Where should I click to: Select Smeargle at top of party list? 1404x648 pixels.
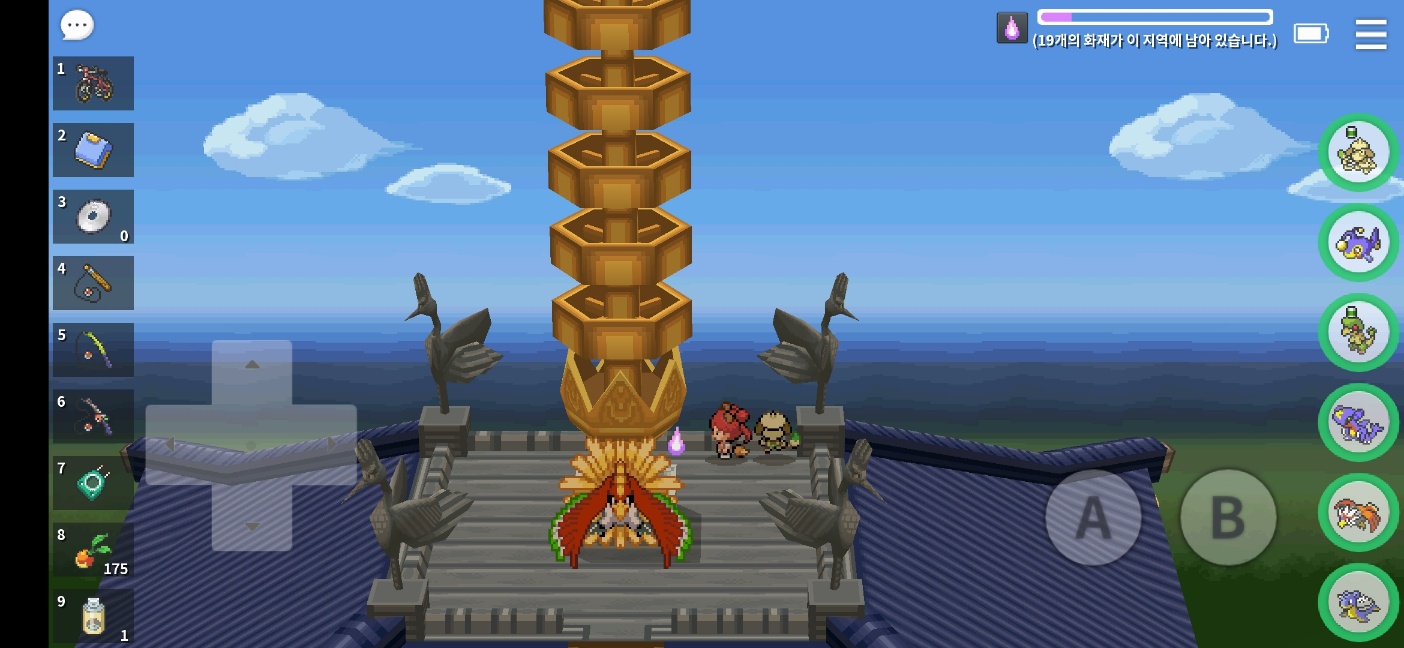[x=1358, y=153]
